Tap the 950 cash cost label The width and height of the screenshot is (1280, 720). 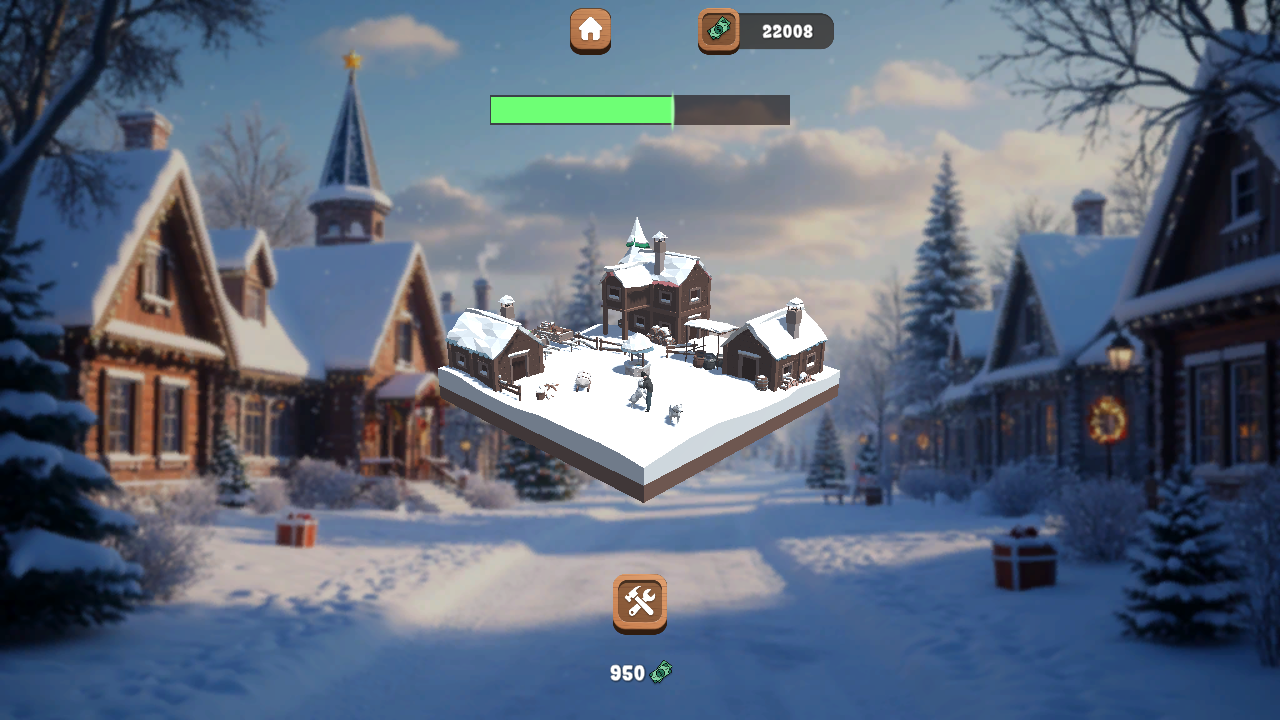[x=628, y=673]
